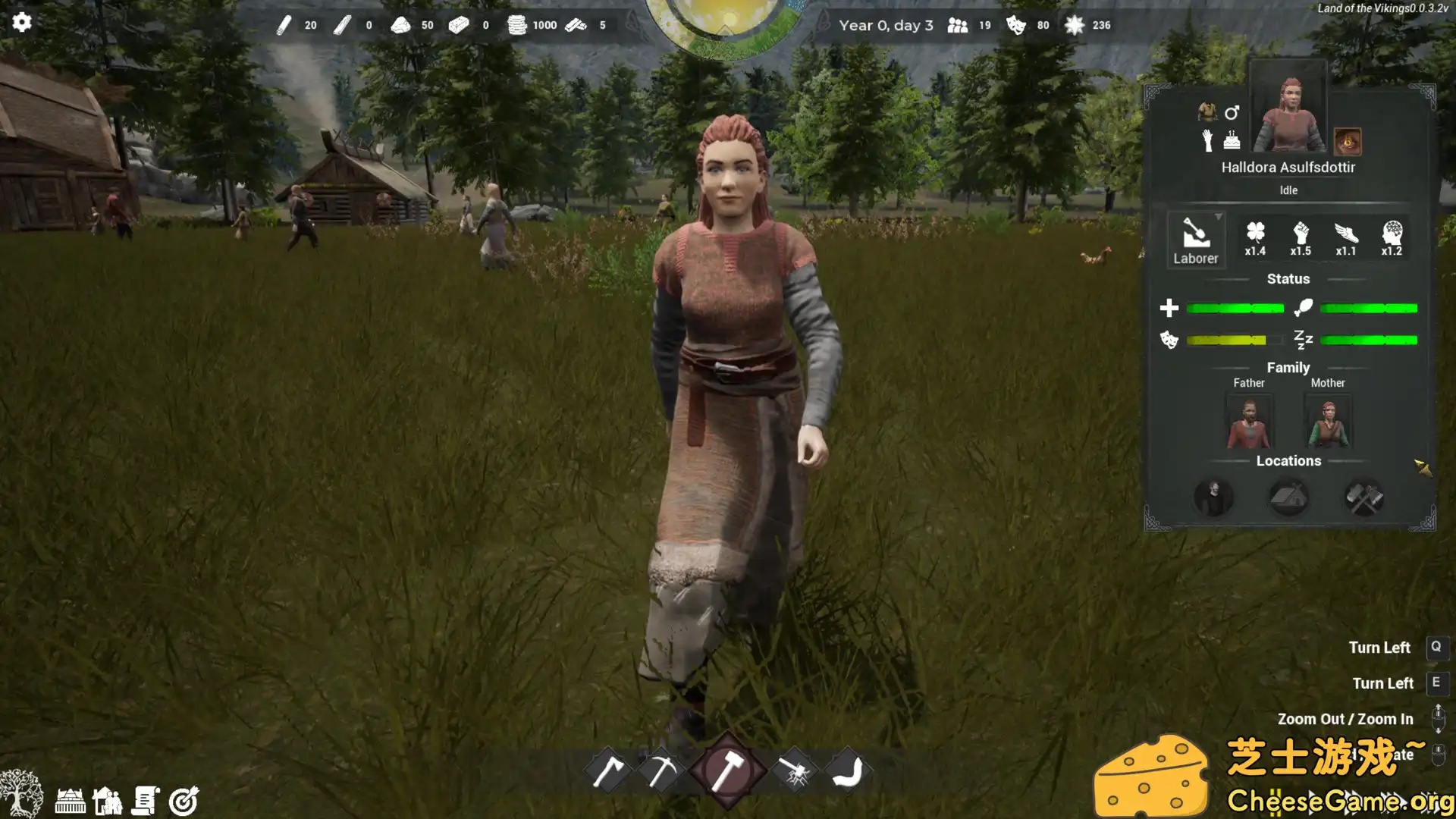Select the axe chopping tool
The image size is (1456, 819).
(608, 768)
